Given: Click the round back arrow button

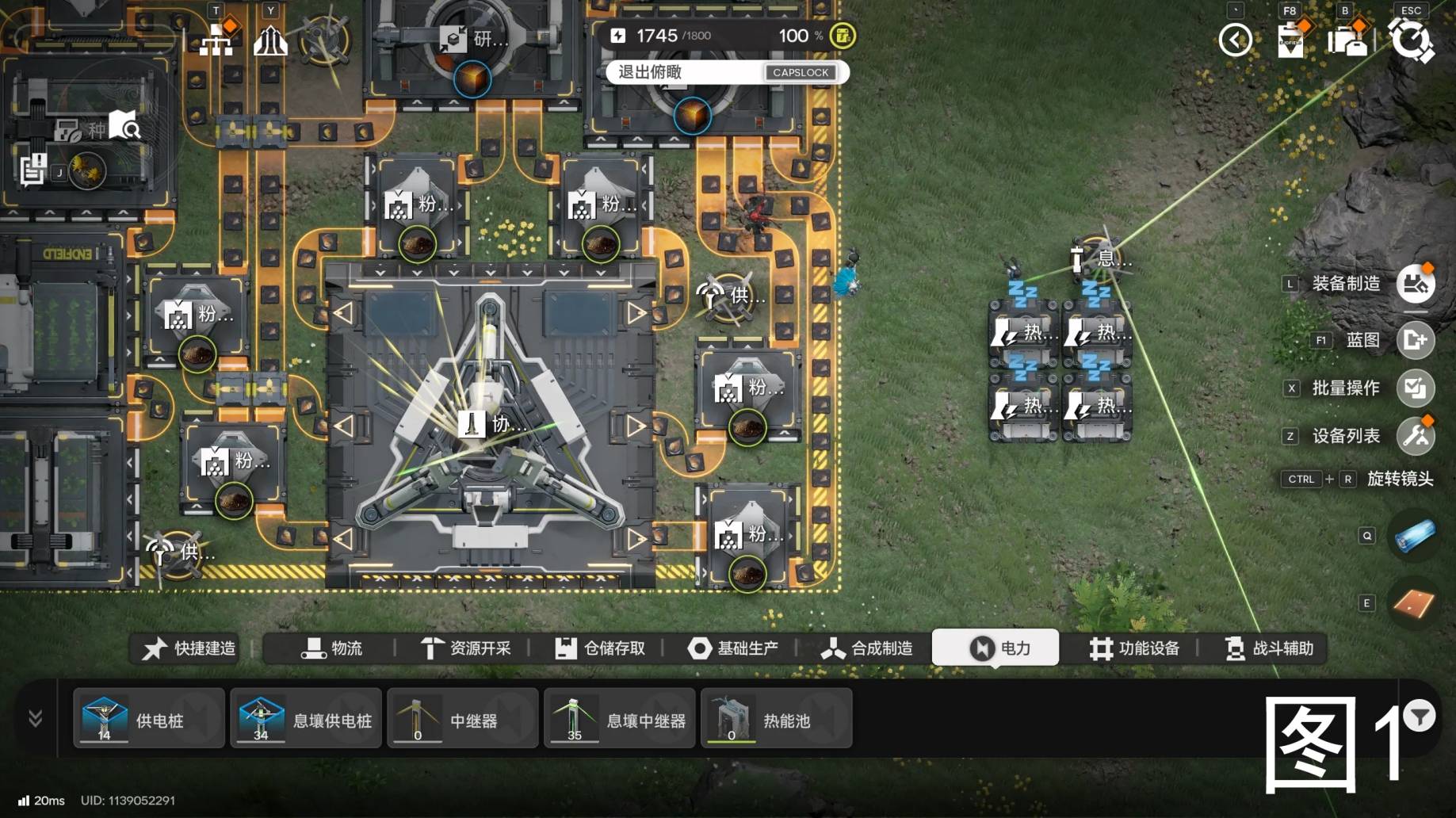Looking at the screenshot, I should click(1235, 40).
